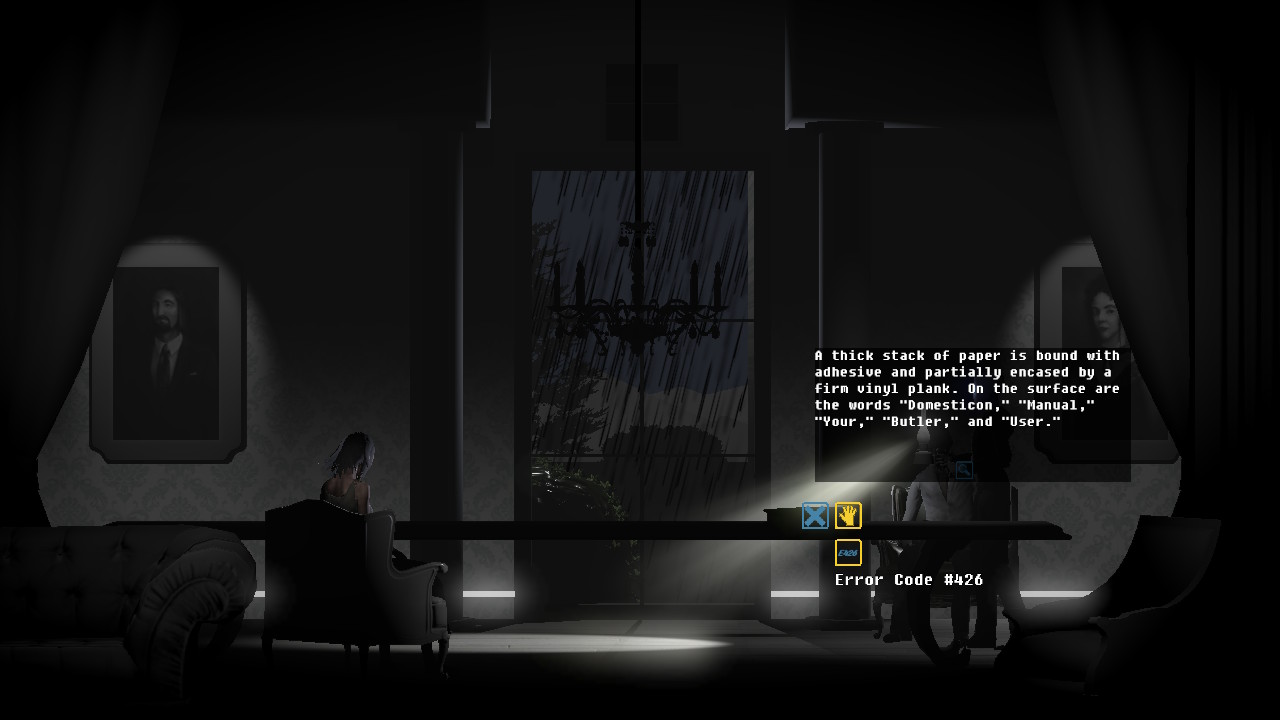Viewport: 1280px width, 720px height.
Task: Click the faint magnifying glass examine icon
Action: [964, 470]
